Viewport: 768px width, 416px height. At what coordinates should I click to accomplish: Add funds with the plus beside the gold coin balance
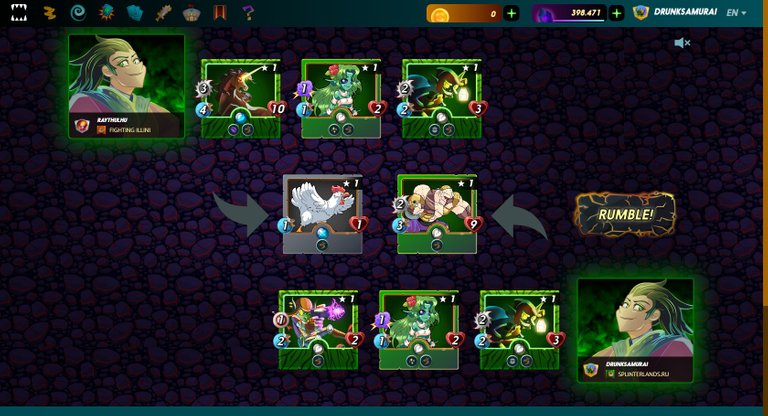512,13
